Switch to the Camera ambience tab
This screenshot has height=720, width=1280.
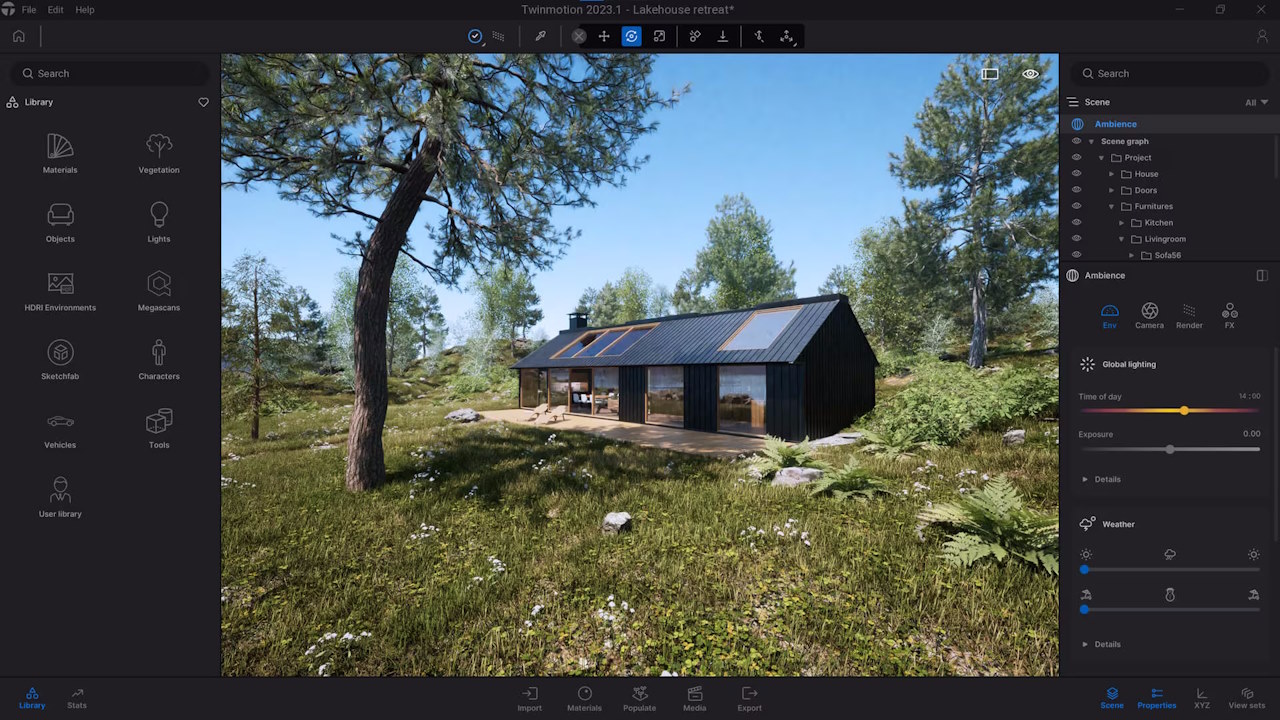[1149, 316]
